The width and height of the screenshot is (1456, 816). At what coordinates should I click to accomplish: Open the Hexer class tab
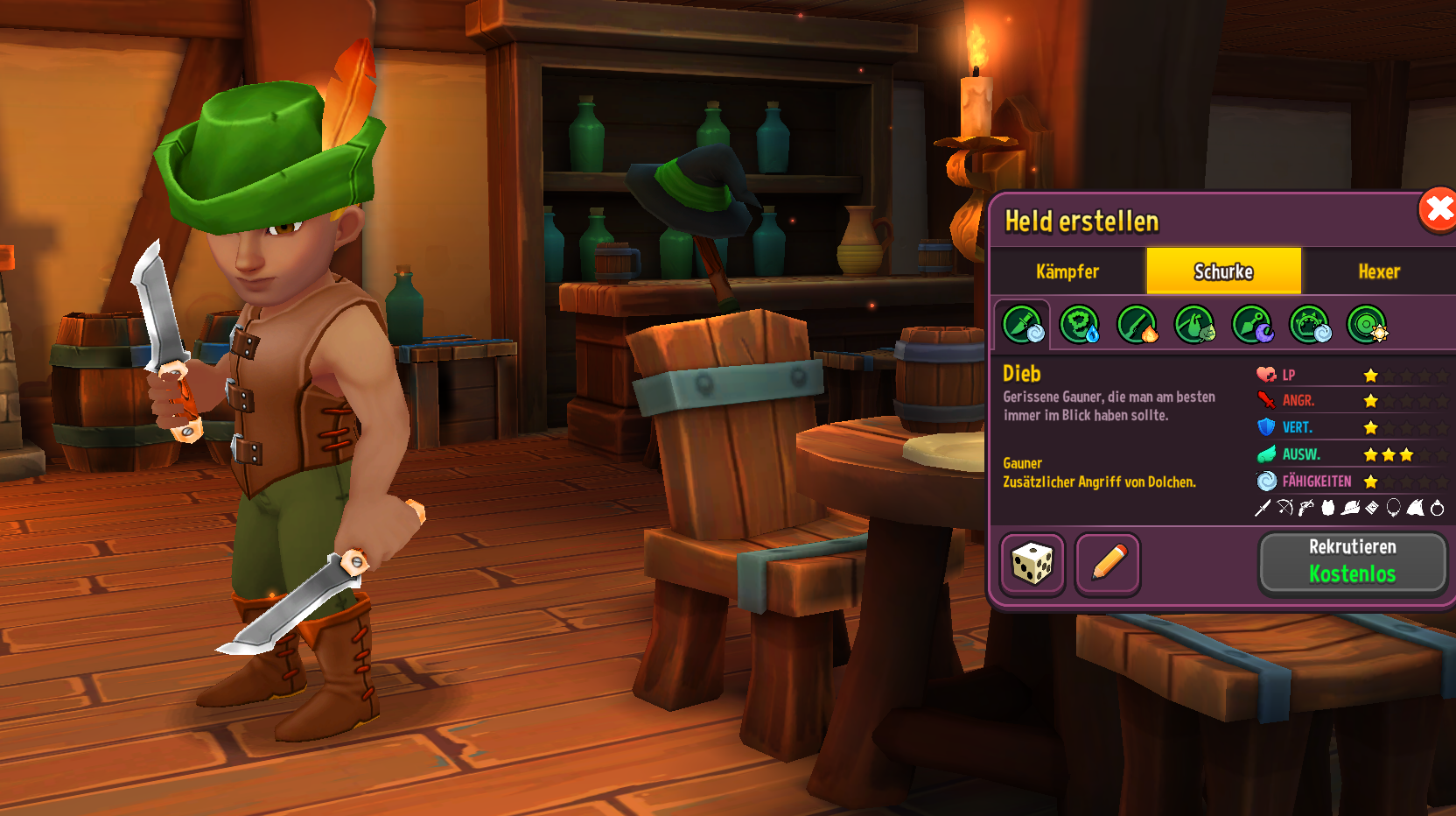[x=1379, y=271]
